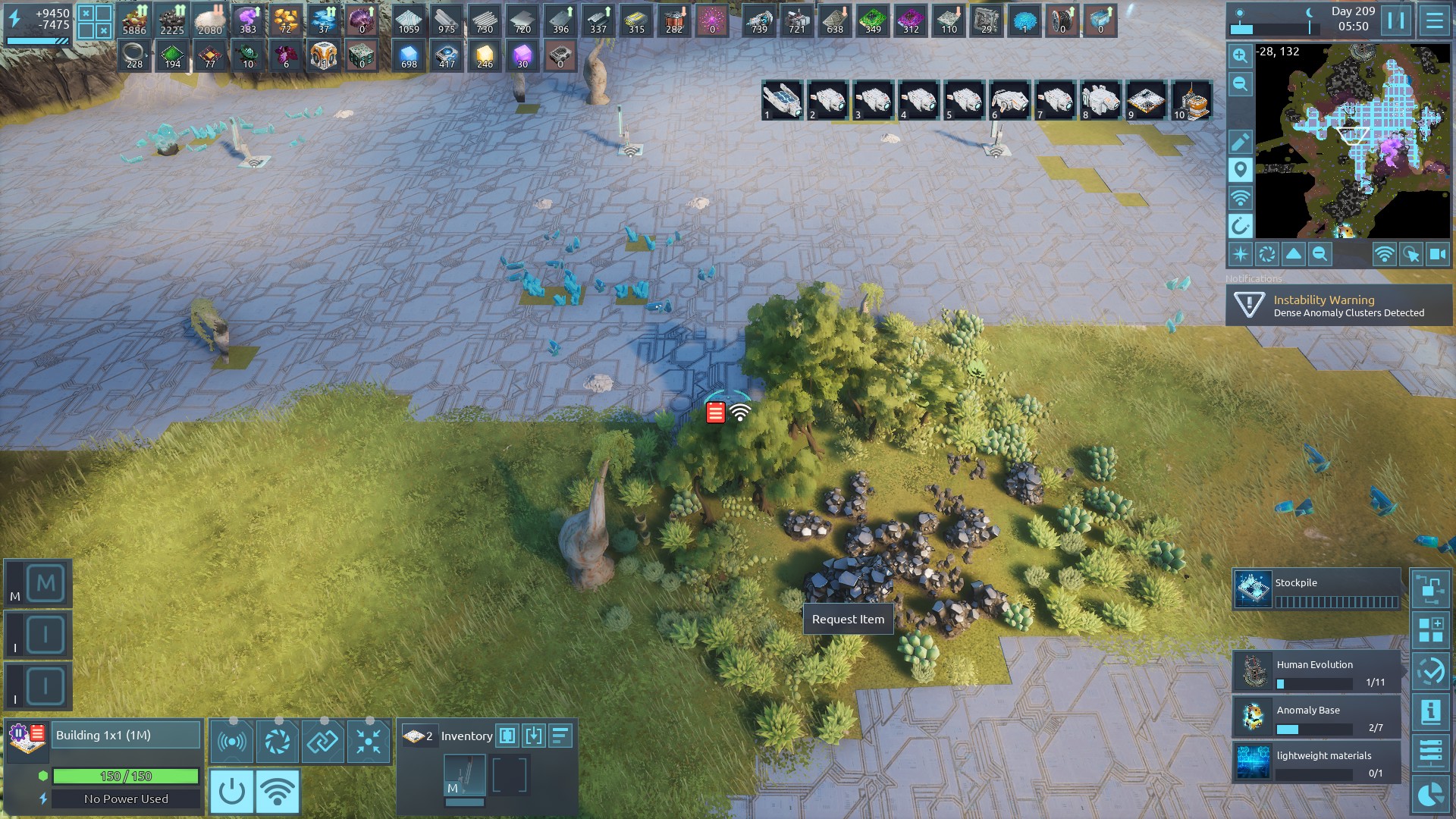Choose hotbar slot 1 unit
The height and width of the screenshot is (819, 1456).
pyautogui.click(x=782, y=101)
